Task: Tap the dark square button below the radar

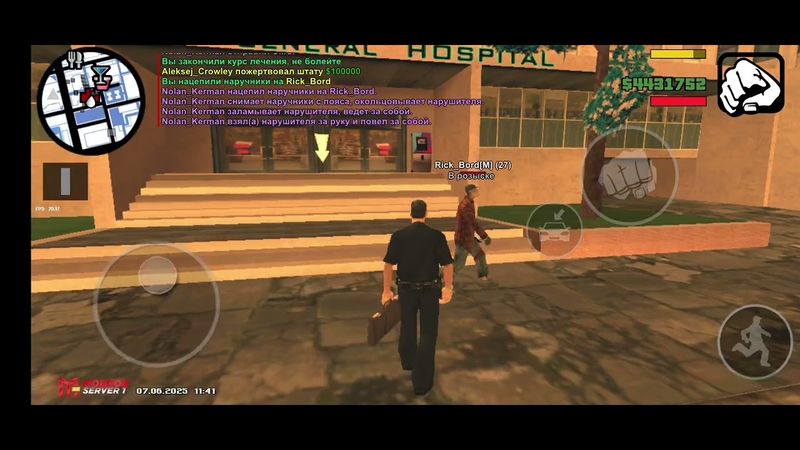Action: [66, 181]
